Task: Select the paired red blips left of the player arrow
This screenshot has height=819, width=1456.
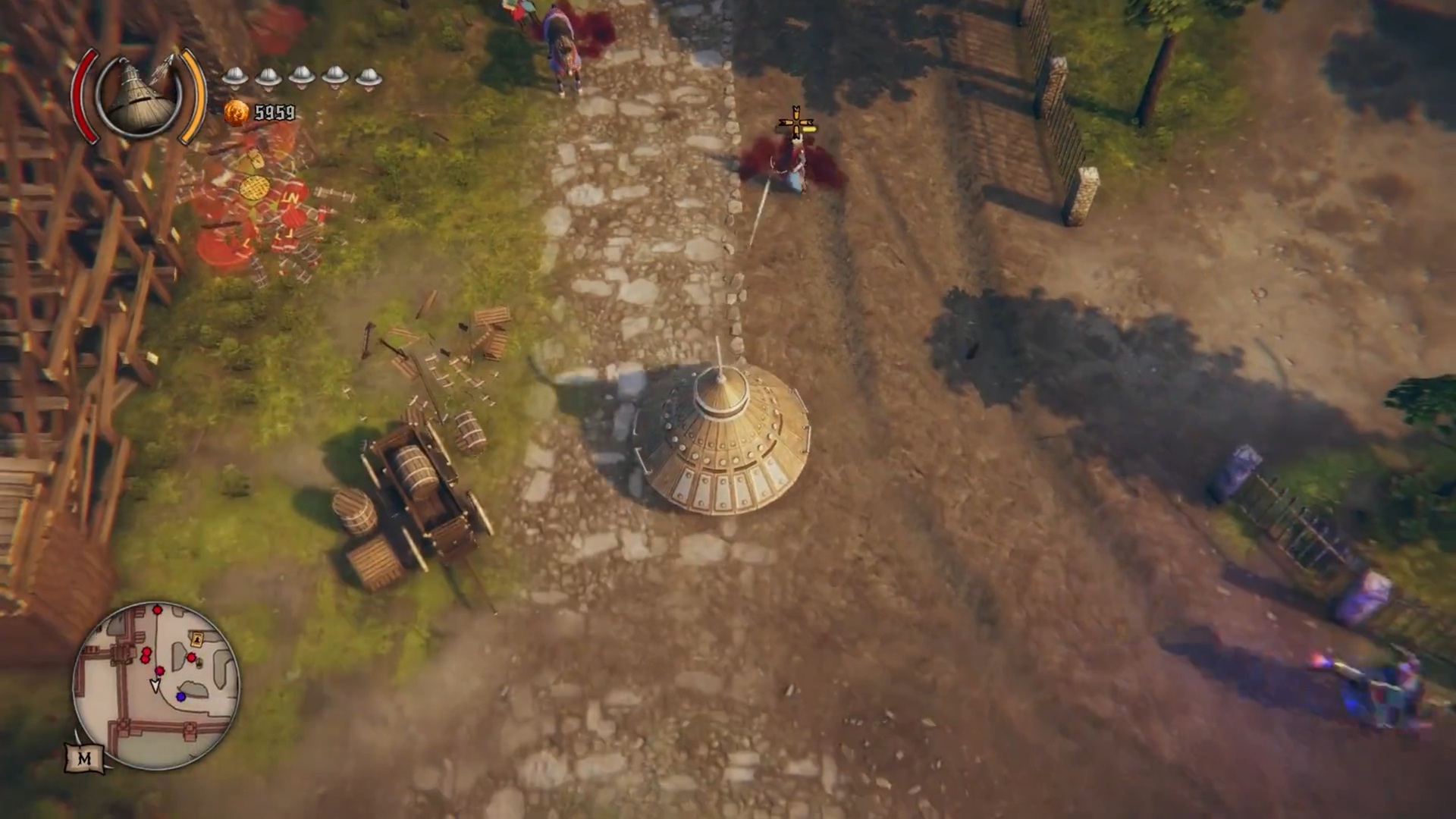Action: (x=145, y=655)
